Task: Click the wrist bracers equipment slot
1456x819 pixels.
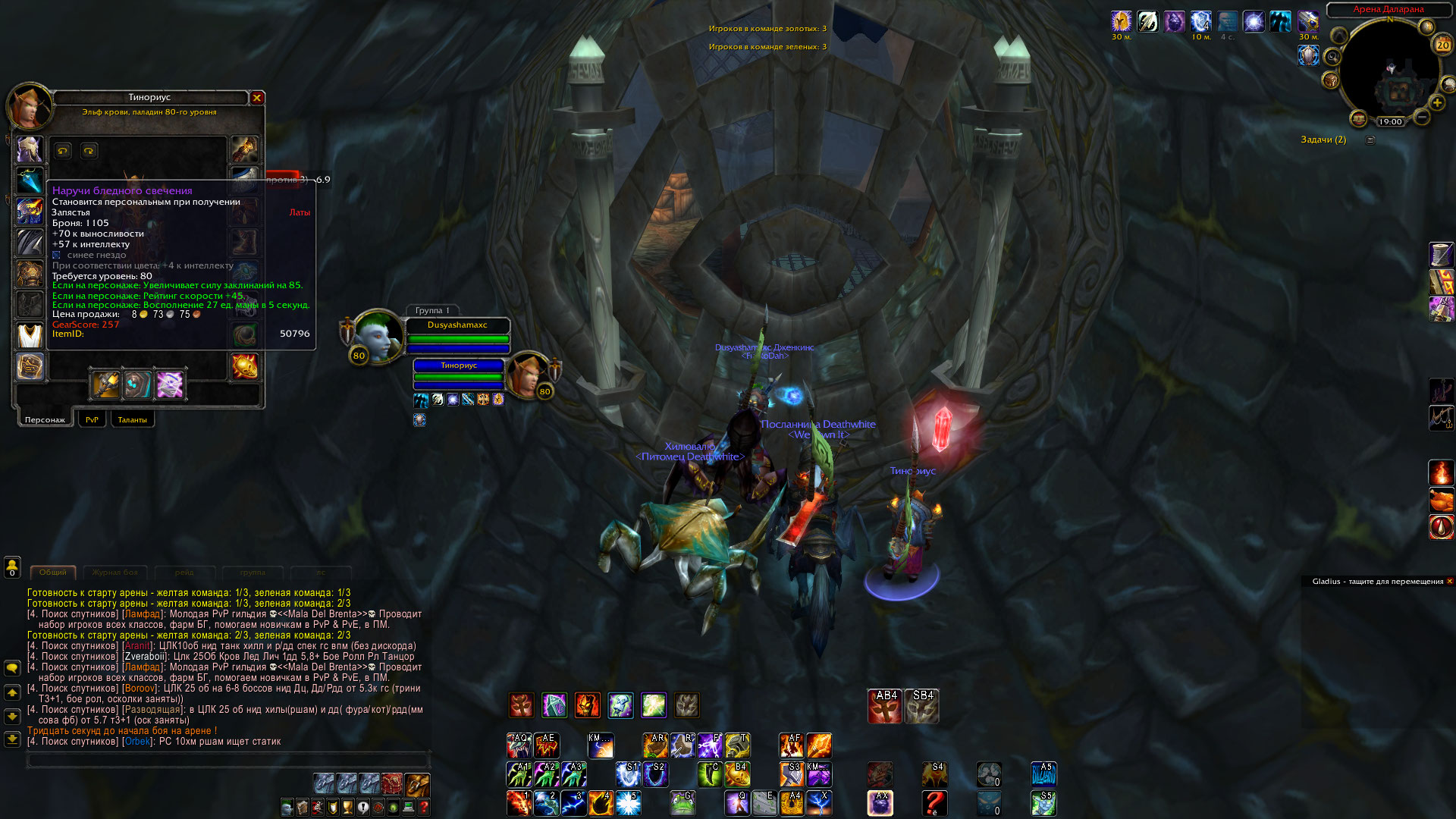Action: 30,366
